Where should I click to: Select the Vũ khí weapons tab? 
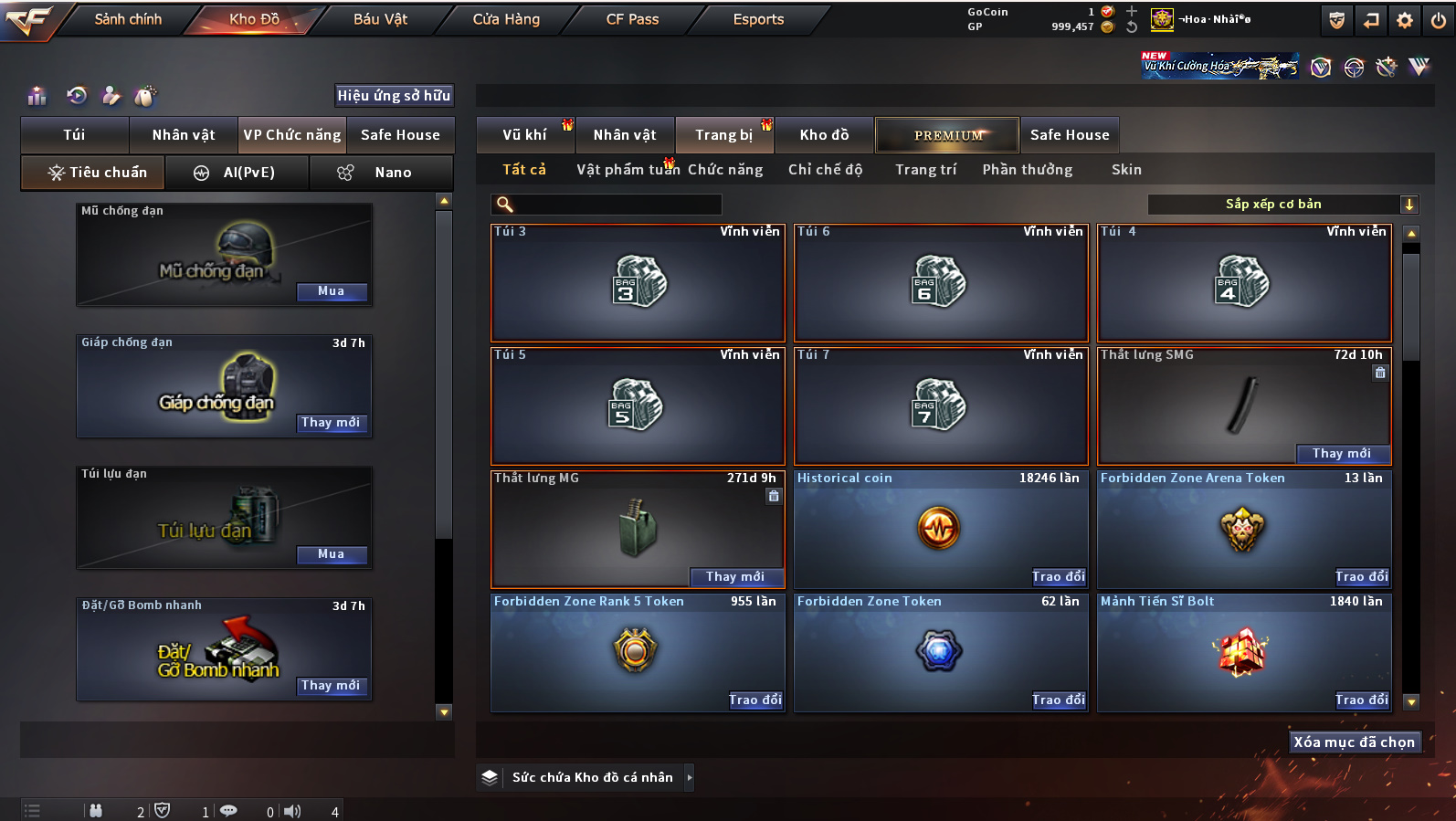point(524,135)
